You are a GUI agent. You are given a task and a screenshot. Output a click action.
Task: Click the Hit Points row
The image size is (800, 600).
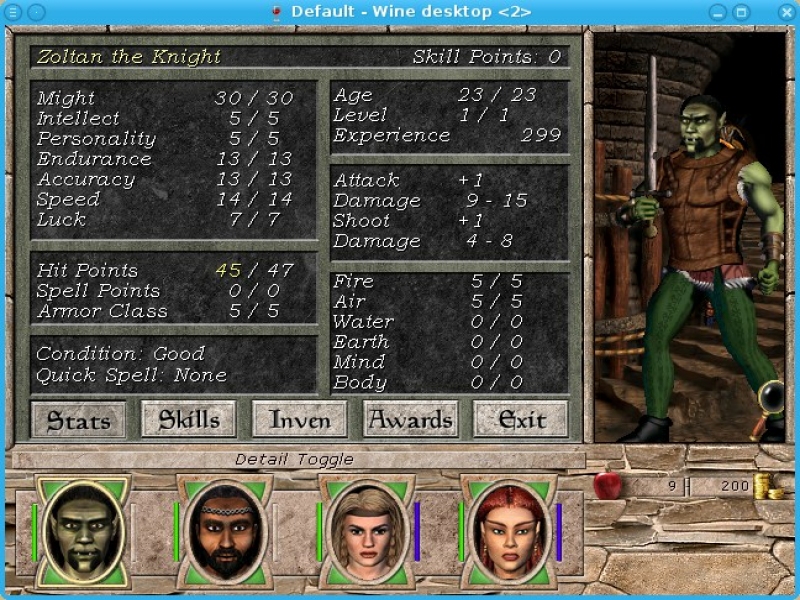pos(165,270)
